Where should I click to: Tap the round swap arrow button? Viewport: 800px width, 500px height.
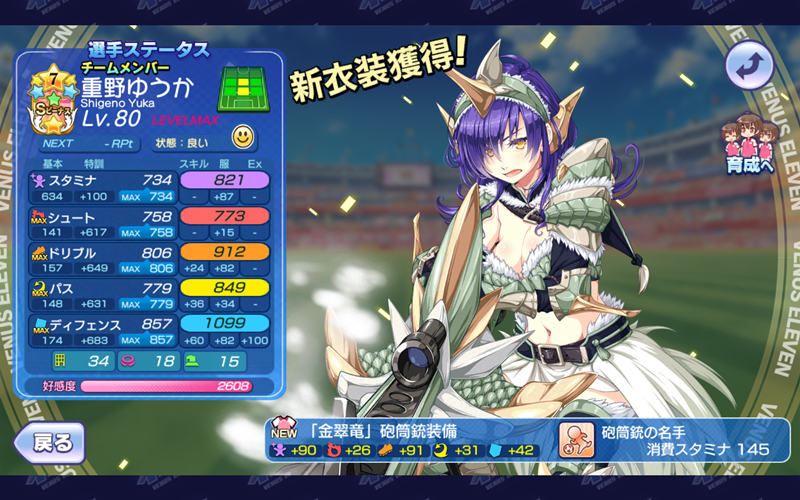749,67
